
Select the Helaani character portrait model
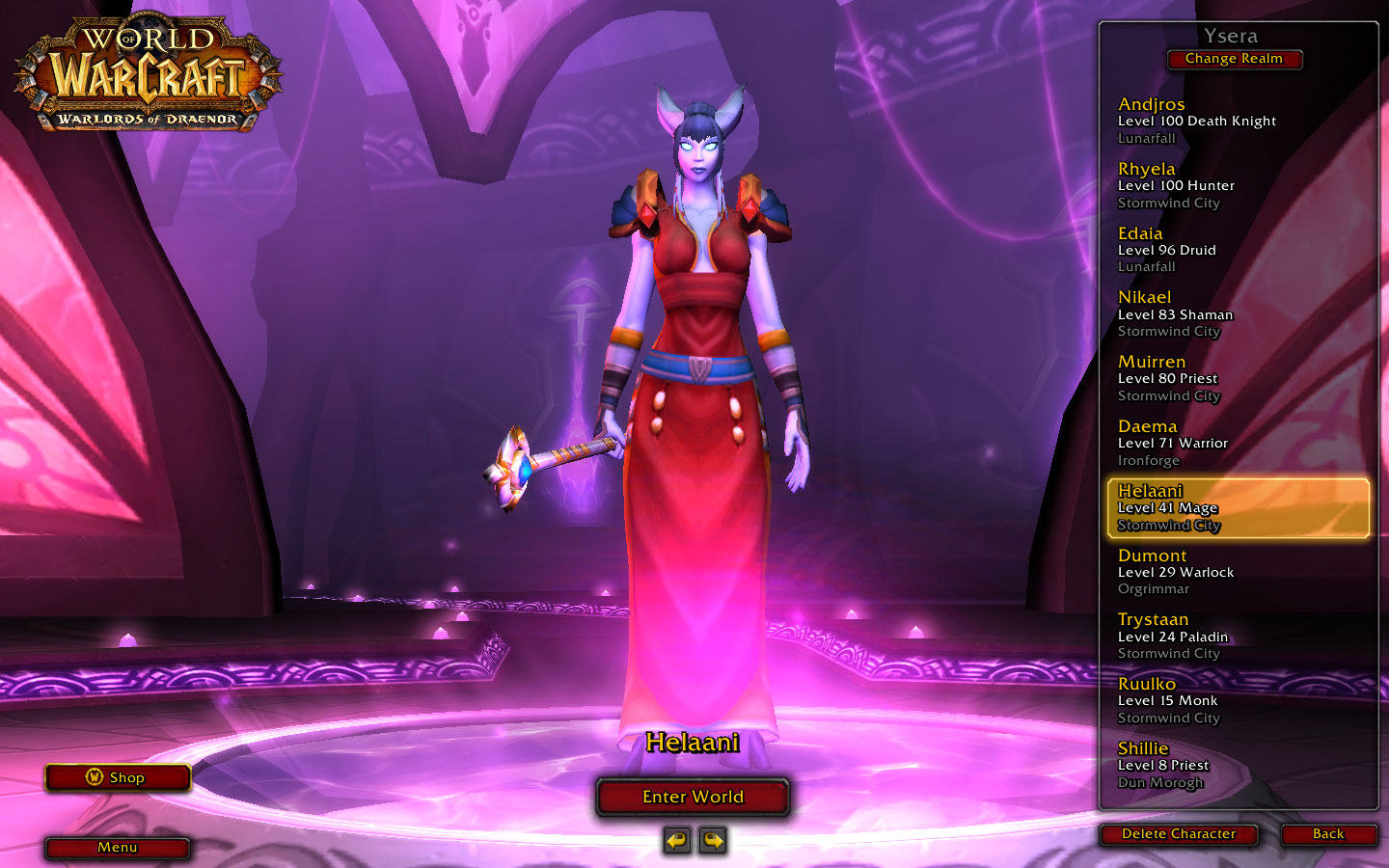(694, 386)
